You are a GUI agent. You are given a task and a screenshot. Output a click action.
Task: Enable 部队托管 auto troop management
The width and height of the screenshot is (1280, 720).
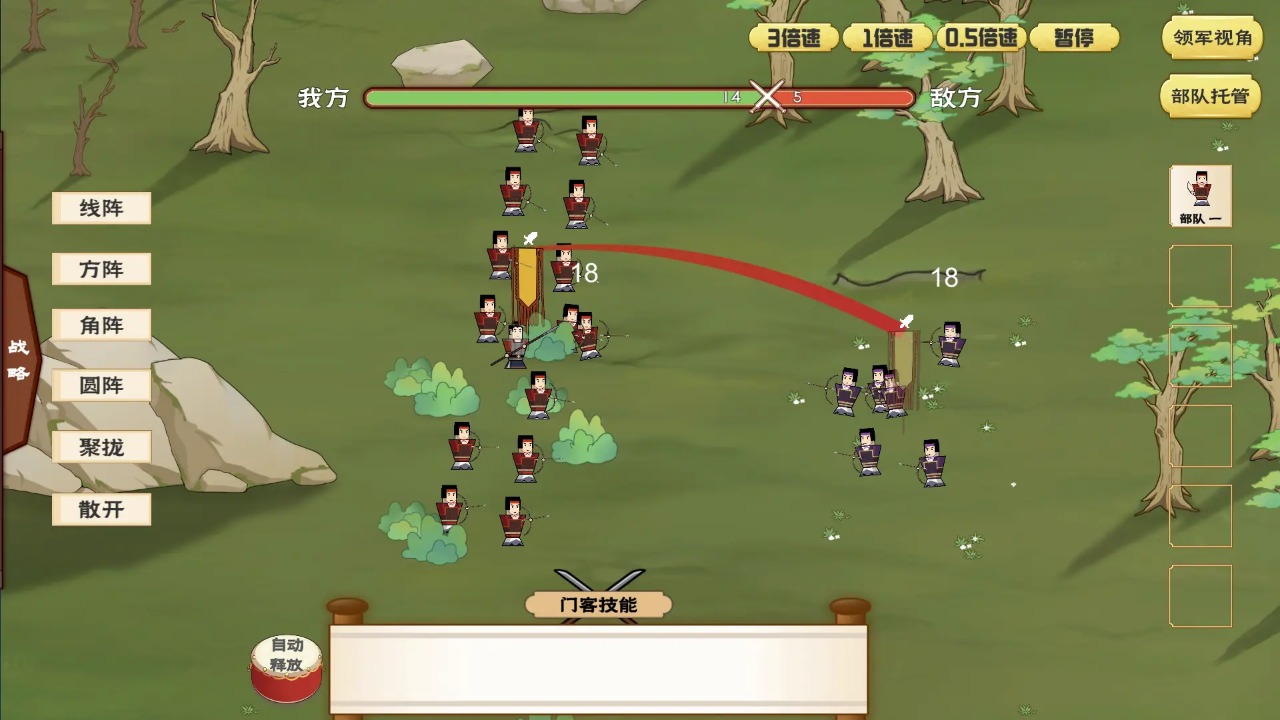pyautogui.click(x=1212, y=96)
